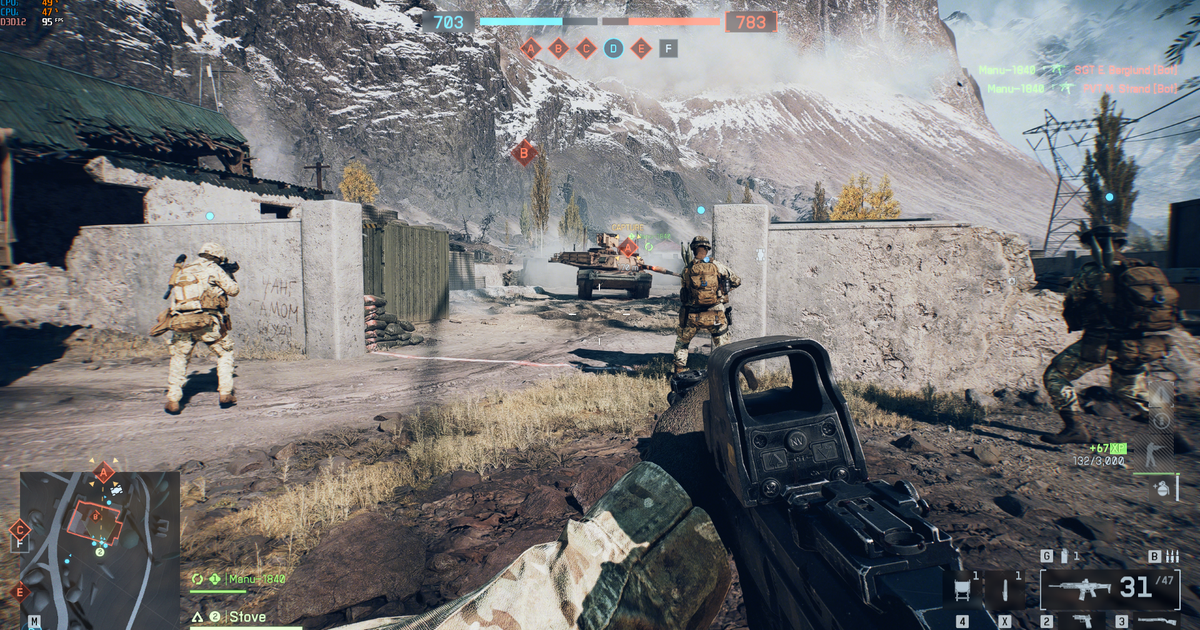Choose the neutral grey F objective square
This screenshot has width=1200, height=630.
668,47
